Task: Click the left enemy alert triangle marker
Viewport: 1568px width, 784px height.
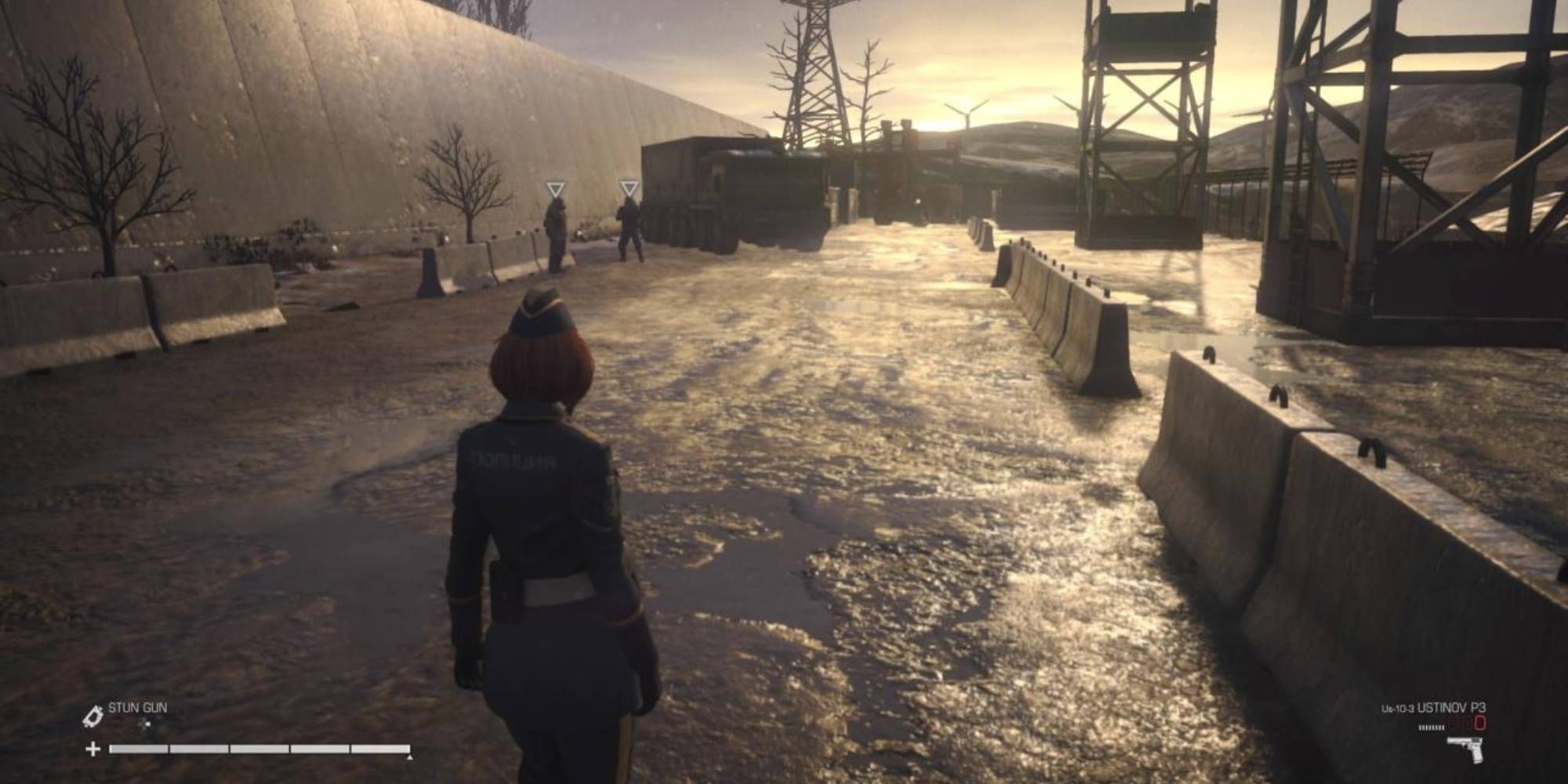Action: (x=556, y=188)
